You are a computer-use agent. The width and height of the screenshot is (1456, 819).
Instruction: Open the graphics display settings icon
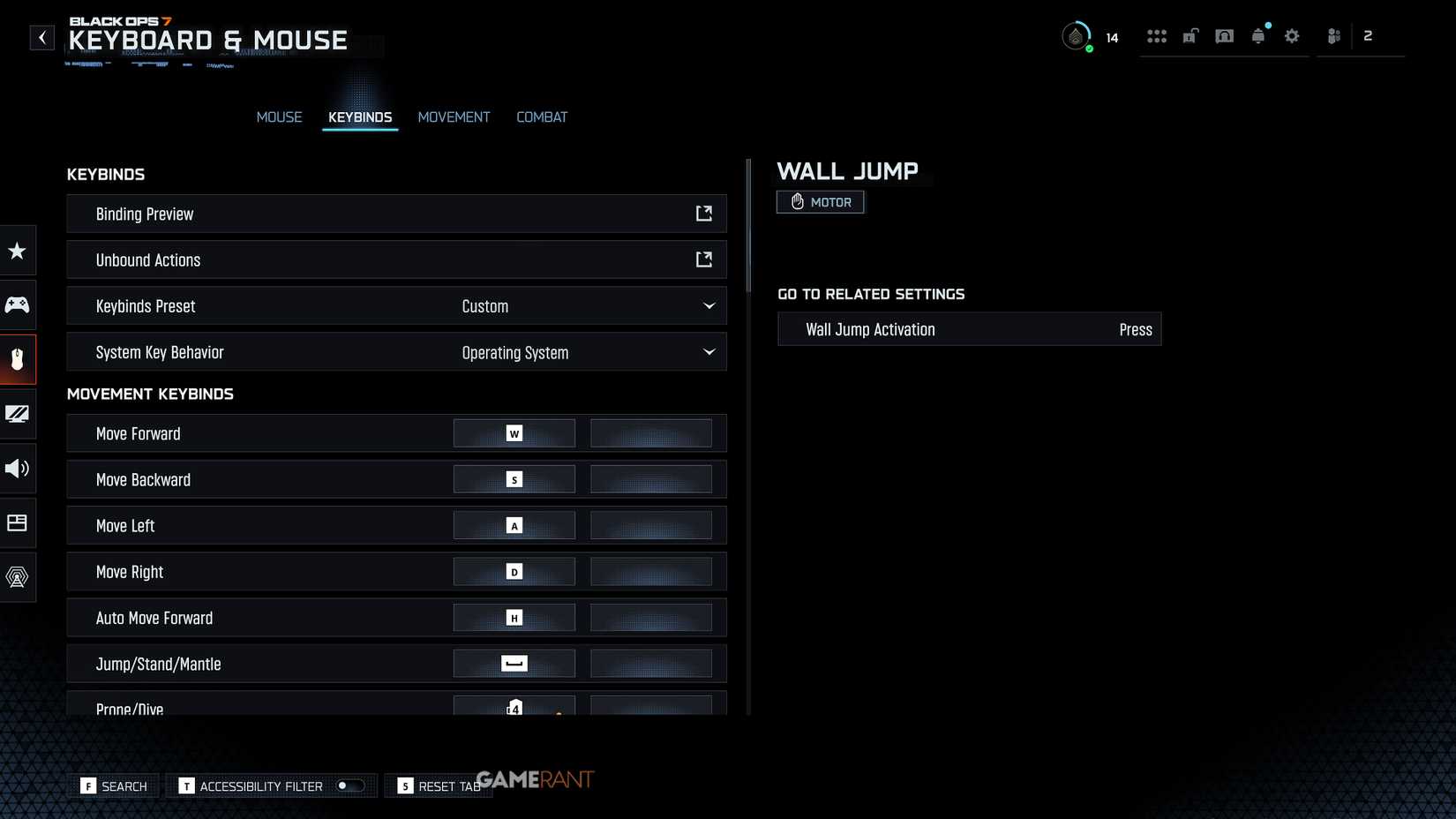18,414
